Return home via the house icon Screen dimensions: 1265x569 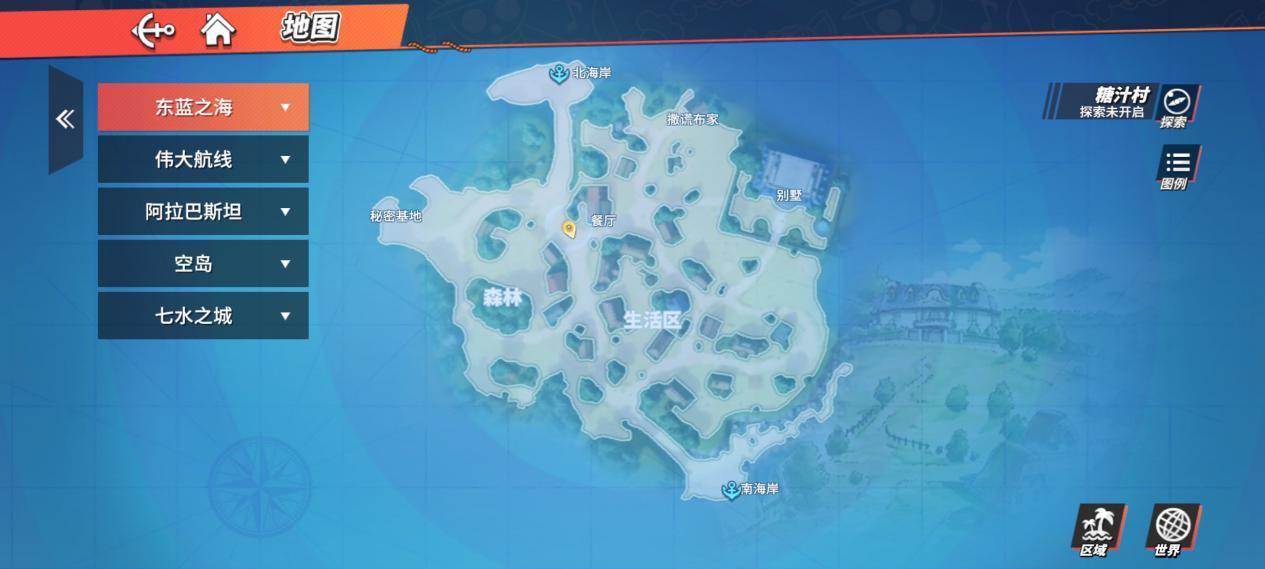(217, 30)
